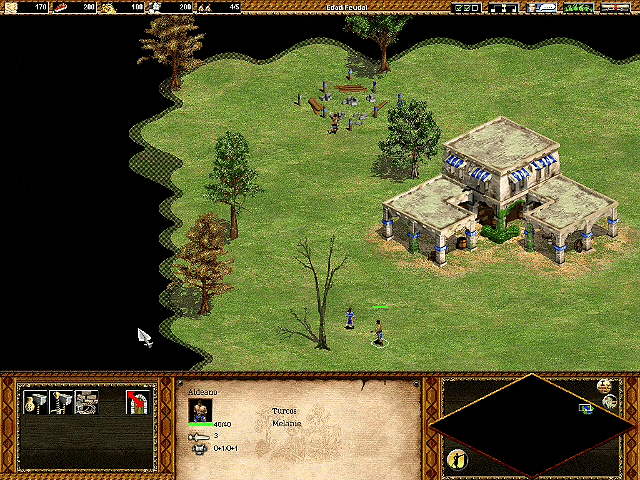640x480 pixels.
Task: Open the economic buildings construction menu
Action: pos(38,402)
